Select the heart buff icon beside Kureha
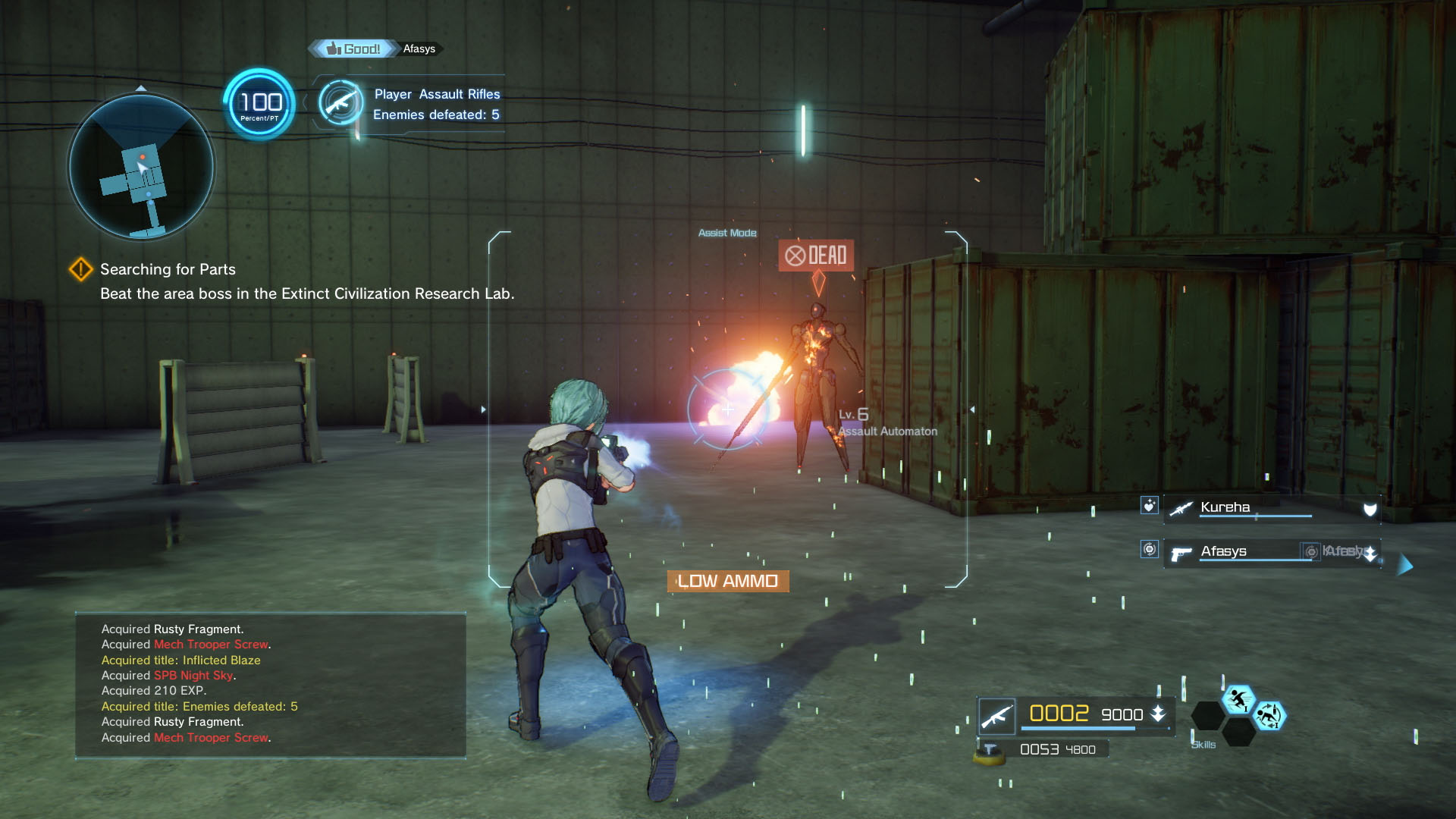 [1150, 507]
